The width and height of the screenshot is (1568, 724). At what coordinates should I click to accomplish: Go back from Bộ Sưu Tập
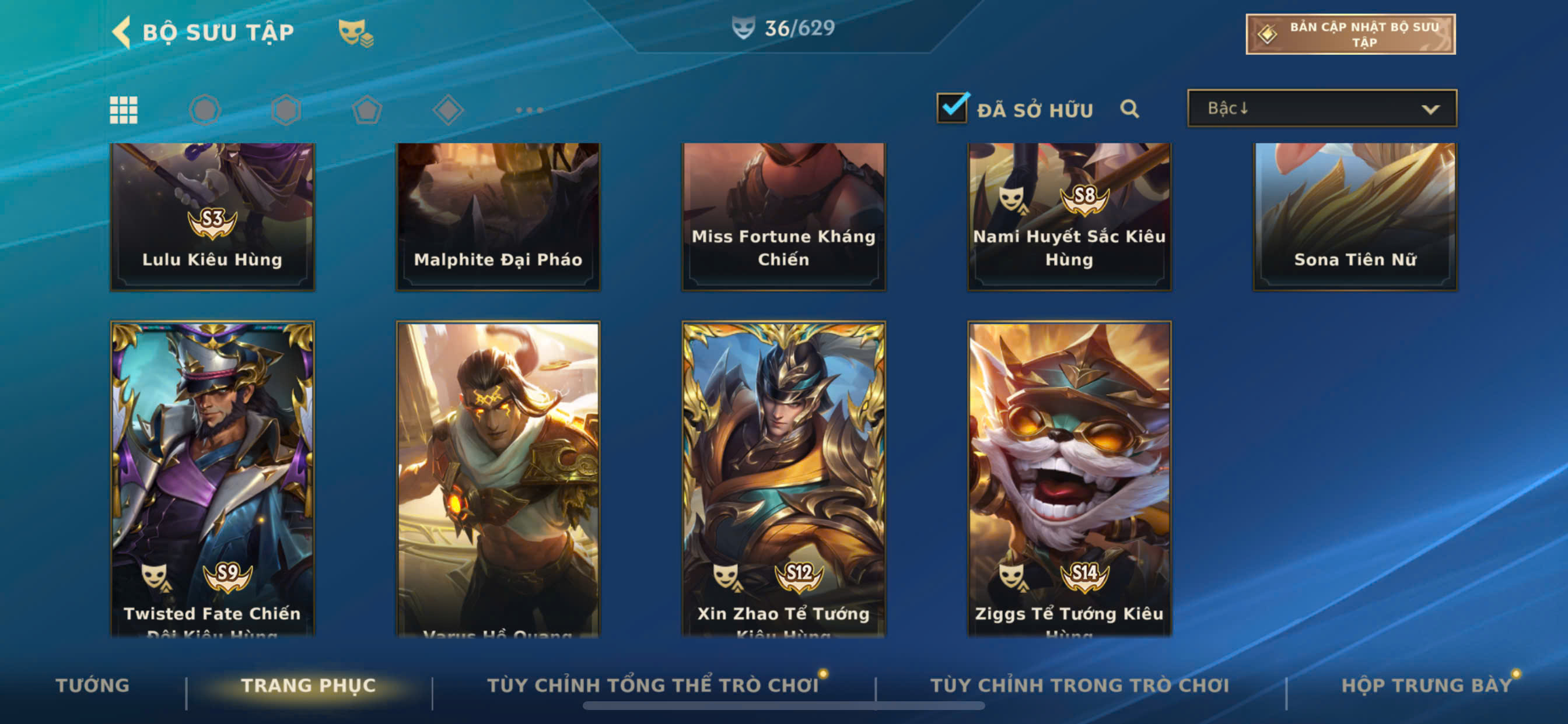[x=123, y=31]
